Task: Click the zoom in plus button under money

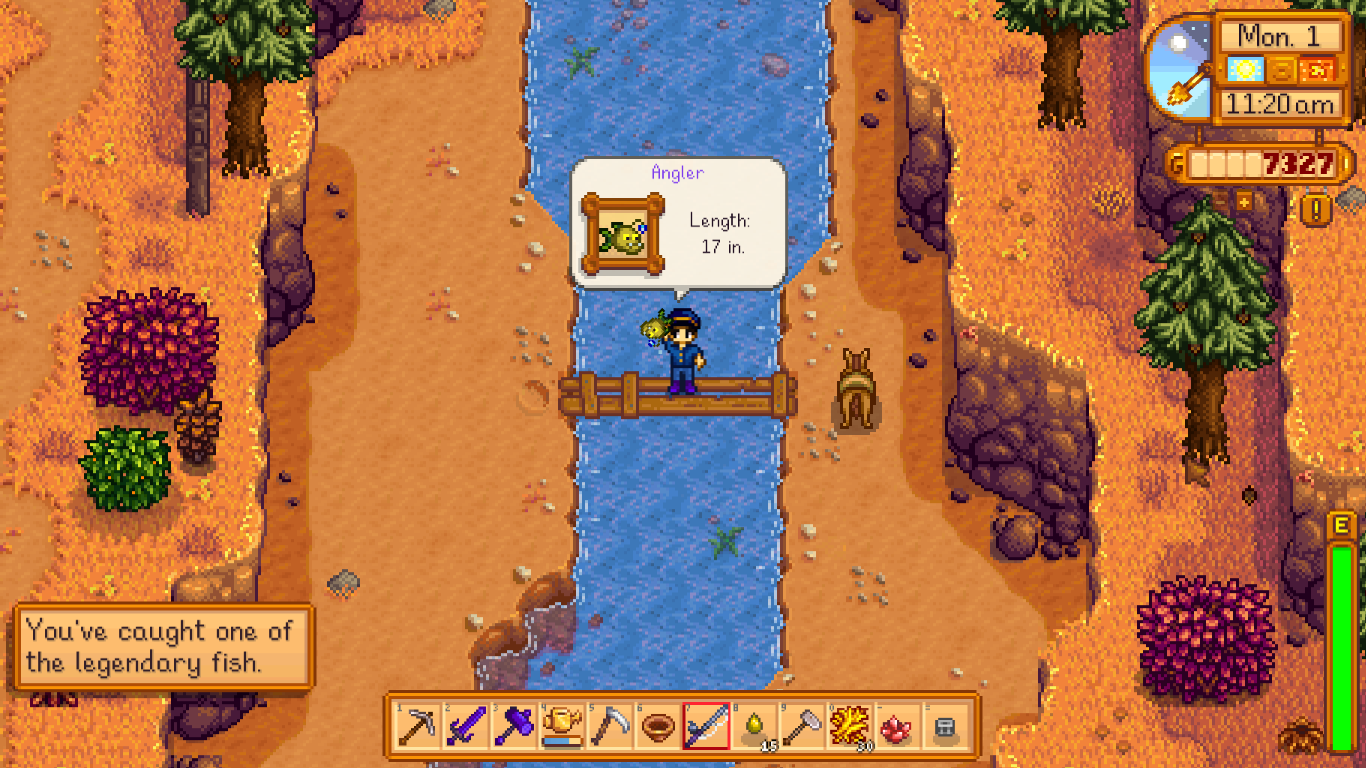Action: coord(1243,202)
